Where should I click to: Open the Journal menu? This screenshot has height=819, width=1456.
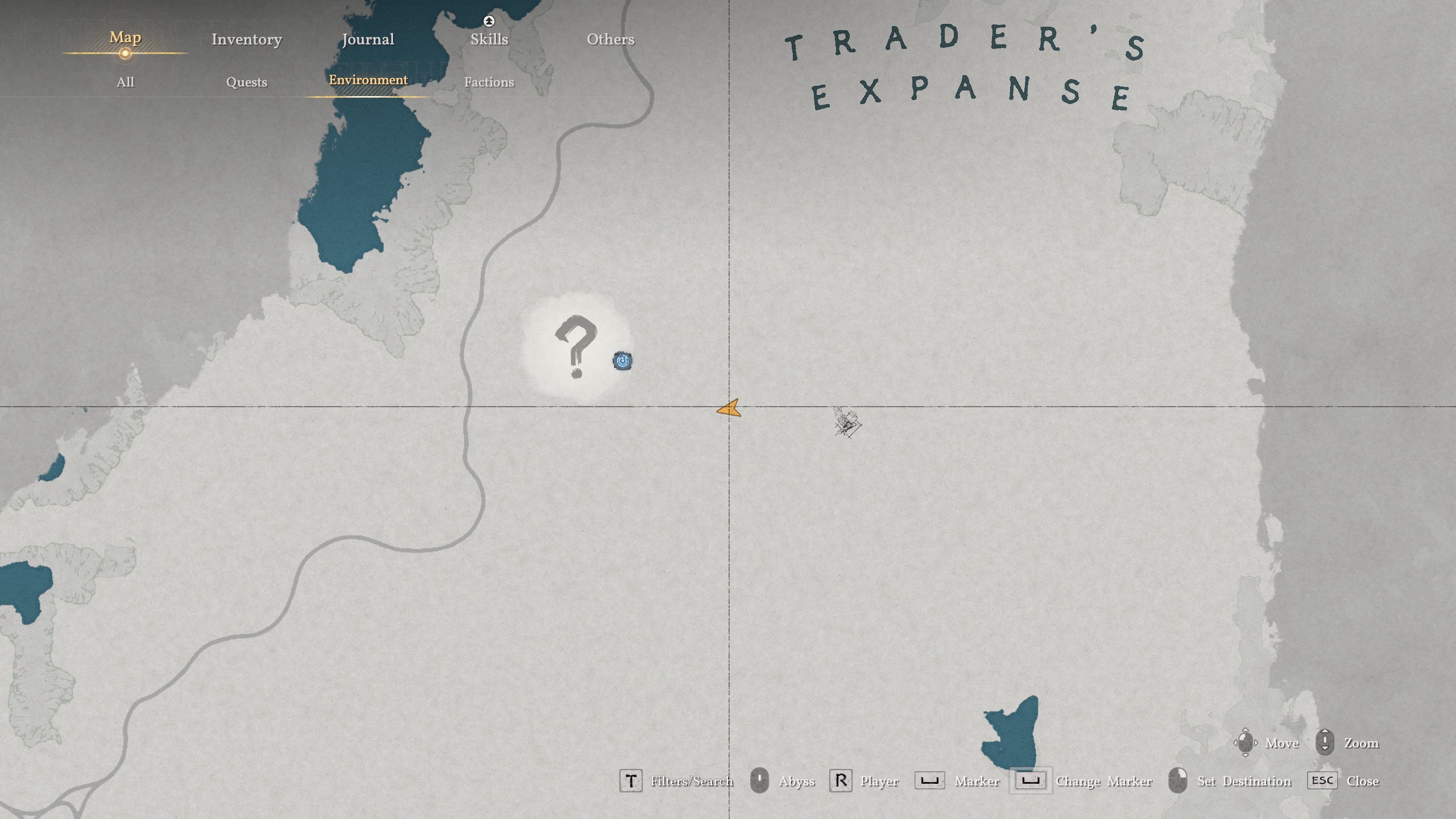tap(369, 39)
